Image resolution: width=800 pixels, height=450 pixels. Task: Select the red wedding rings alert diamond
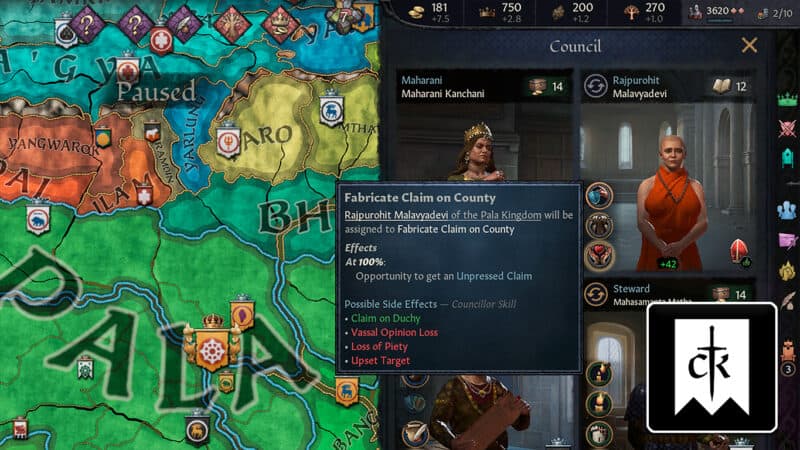click(280, 20)
